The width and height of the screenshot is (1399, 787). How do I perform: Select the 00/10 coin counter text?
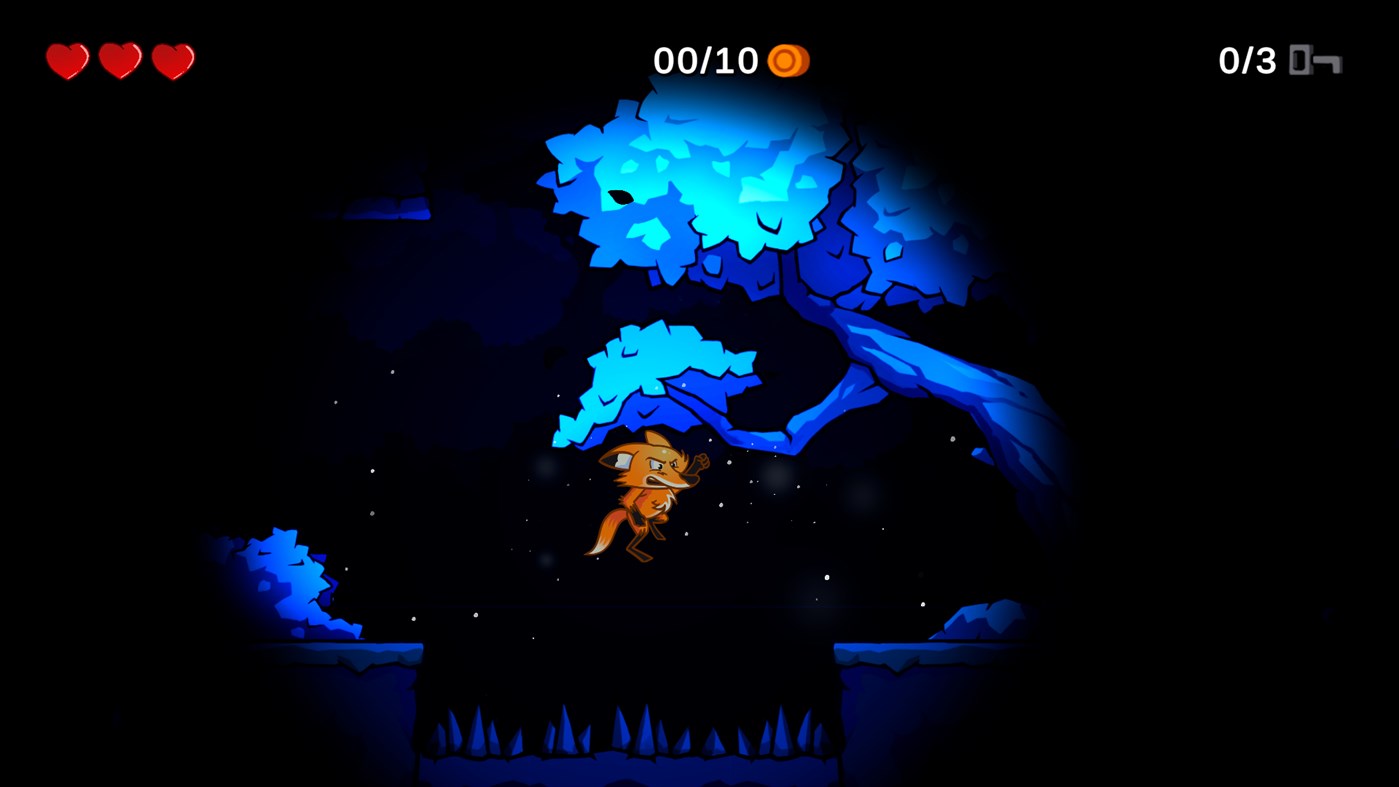click(707, 60)
